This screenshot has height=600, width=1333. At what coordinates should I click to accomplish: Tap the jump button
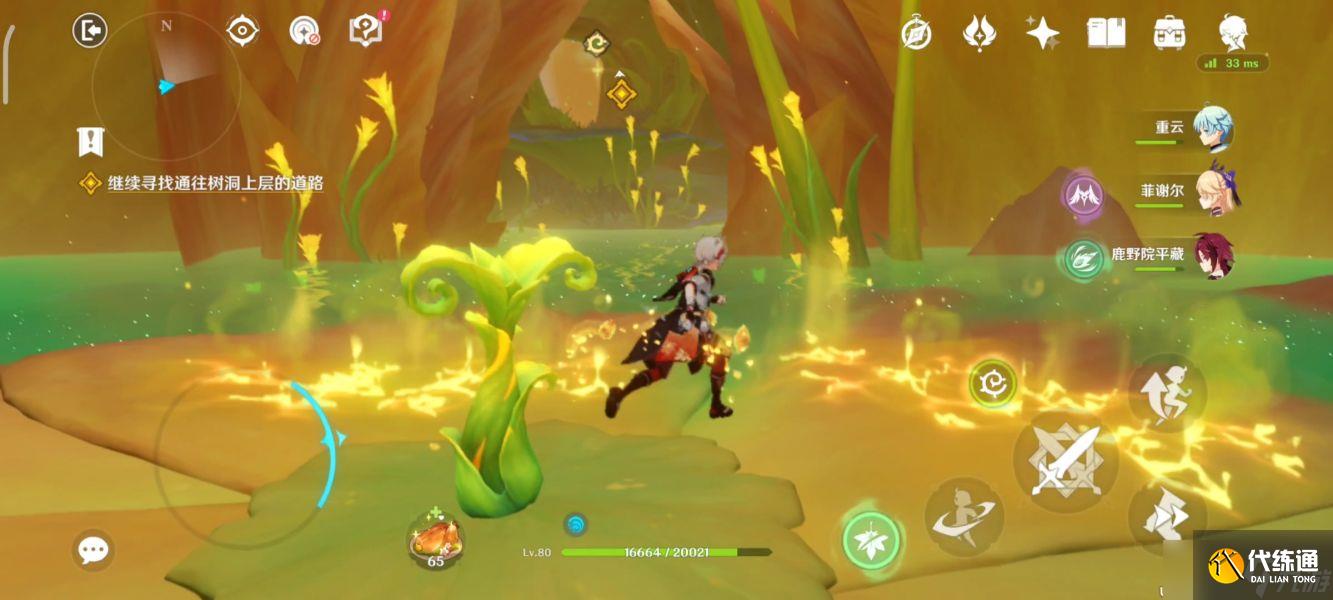point(1167,392)
